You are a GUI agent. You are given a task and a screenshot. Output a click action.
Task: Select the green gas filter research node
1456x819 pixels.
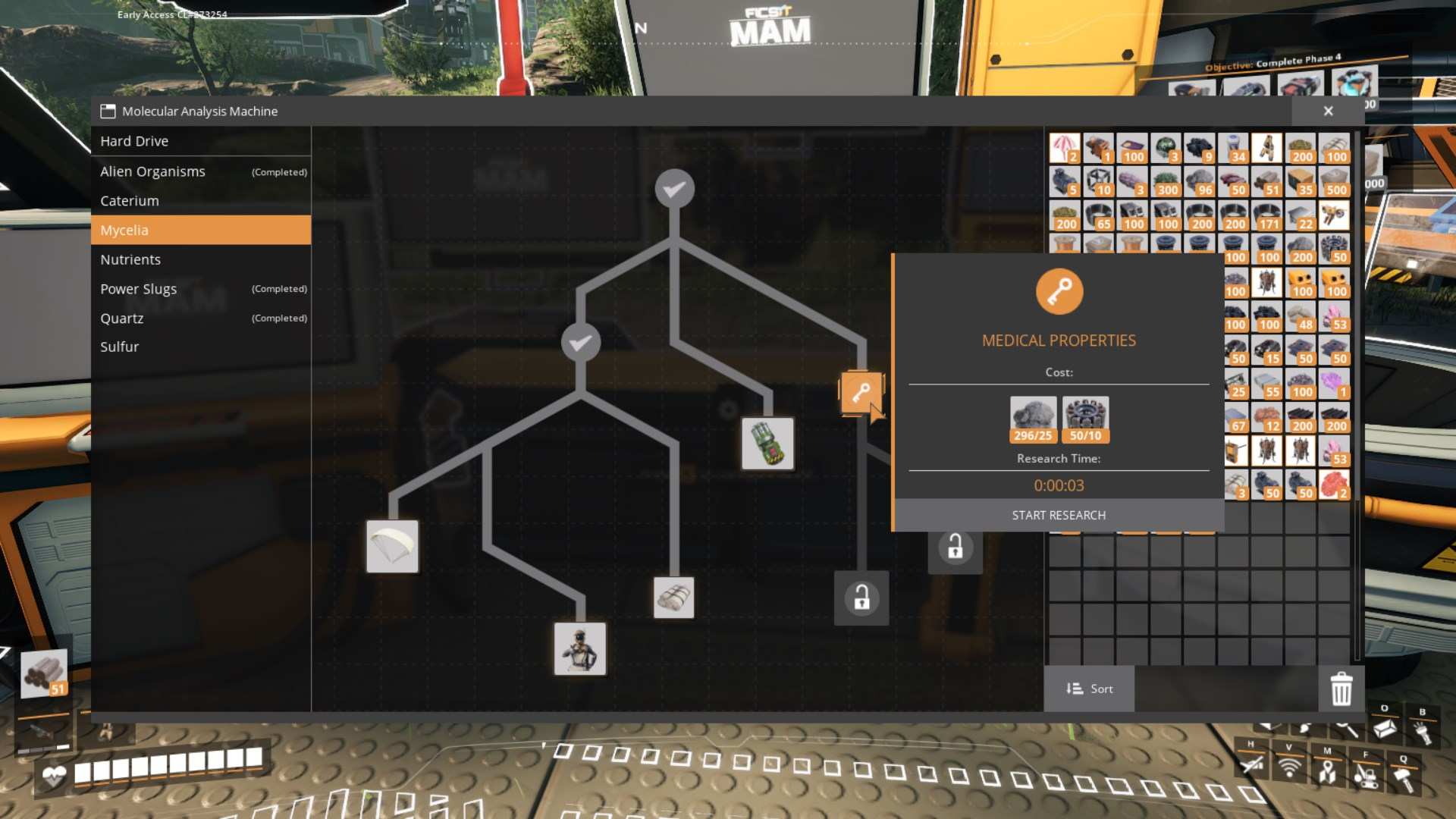767,444
